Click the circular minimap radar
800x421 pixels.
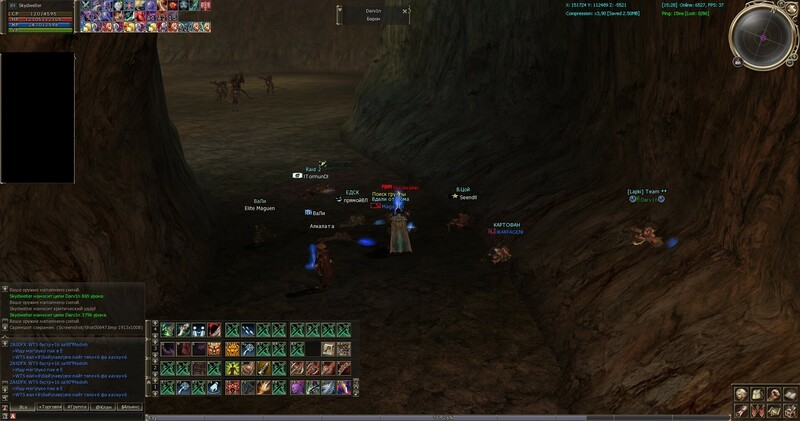click(x=762, y=37)
